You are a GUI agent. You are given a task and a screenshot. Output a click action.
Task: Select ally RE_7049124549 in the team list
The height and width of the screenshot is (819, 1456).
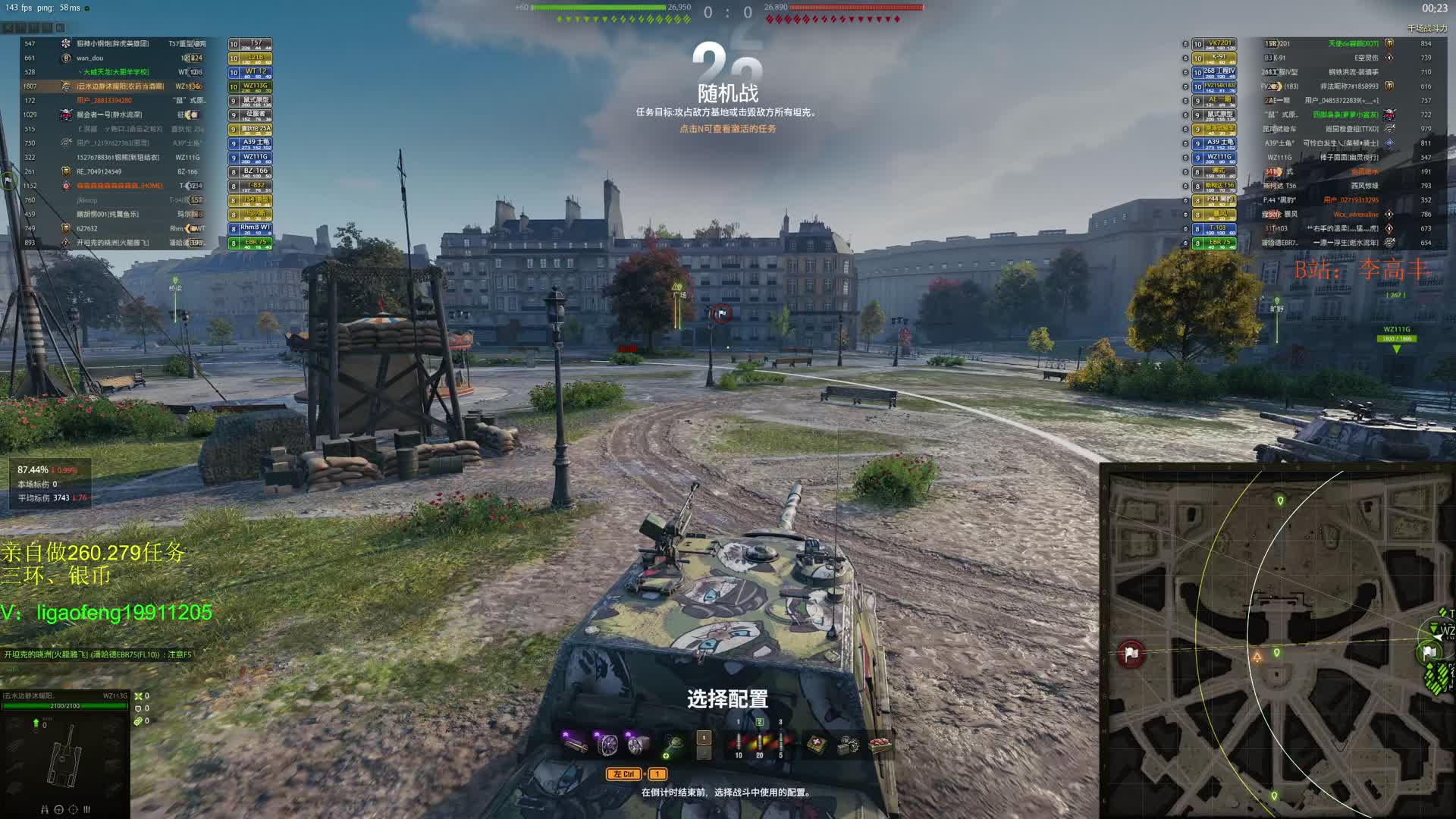click(x=99, y=171)
